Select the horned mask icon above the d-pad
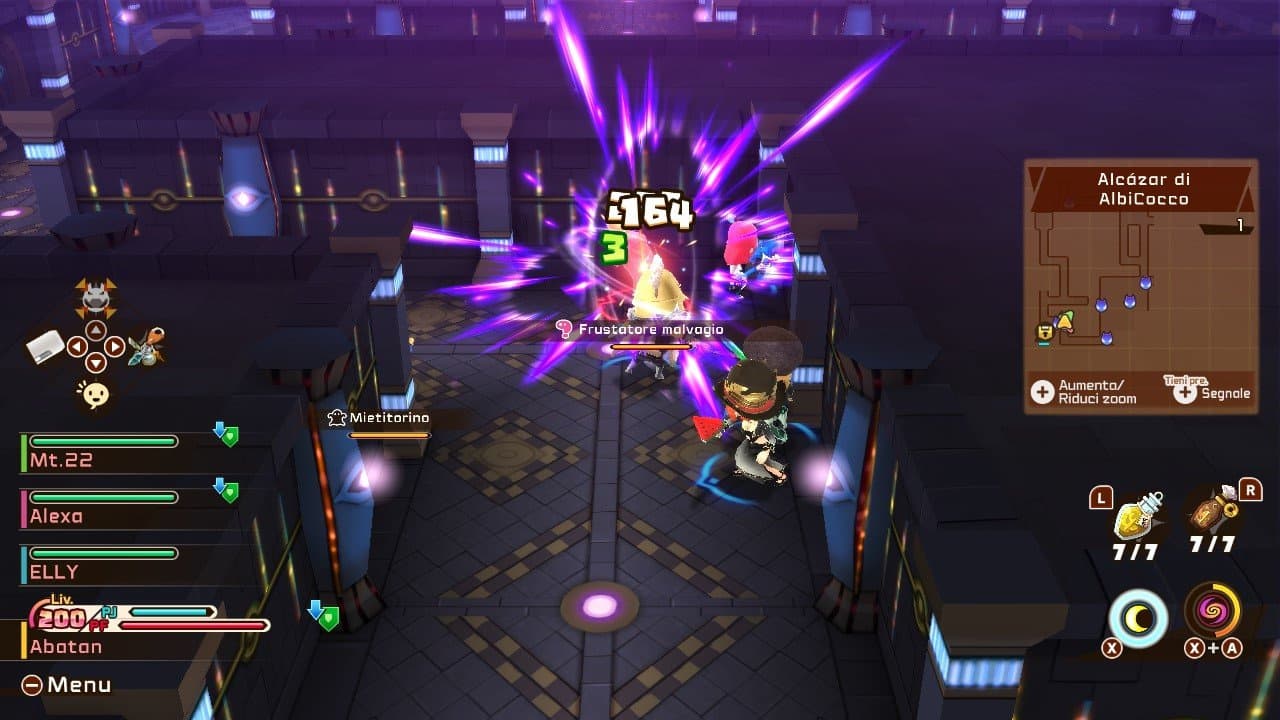The image size is (1280, 720). click(x=95, y=297)
